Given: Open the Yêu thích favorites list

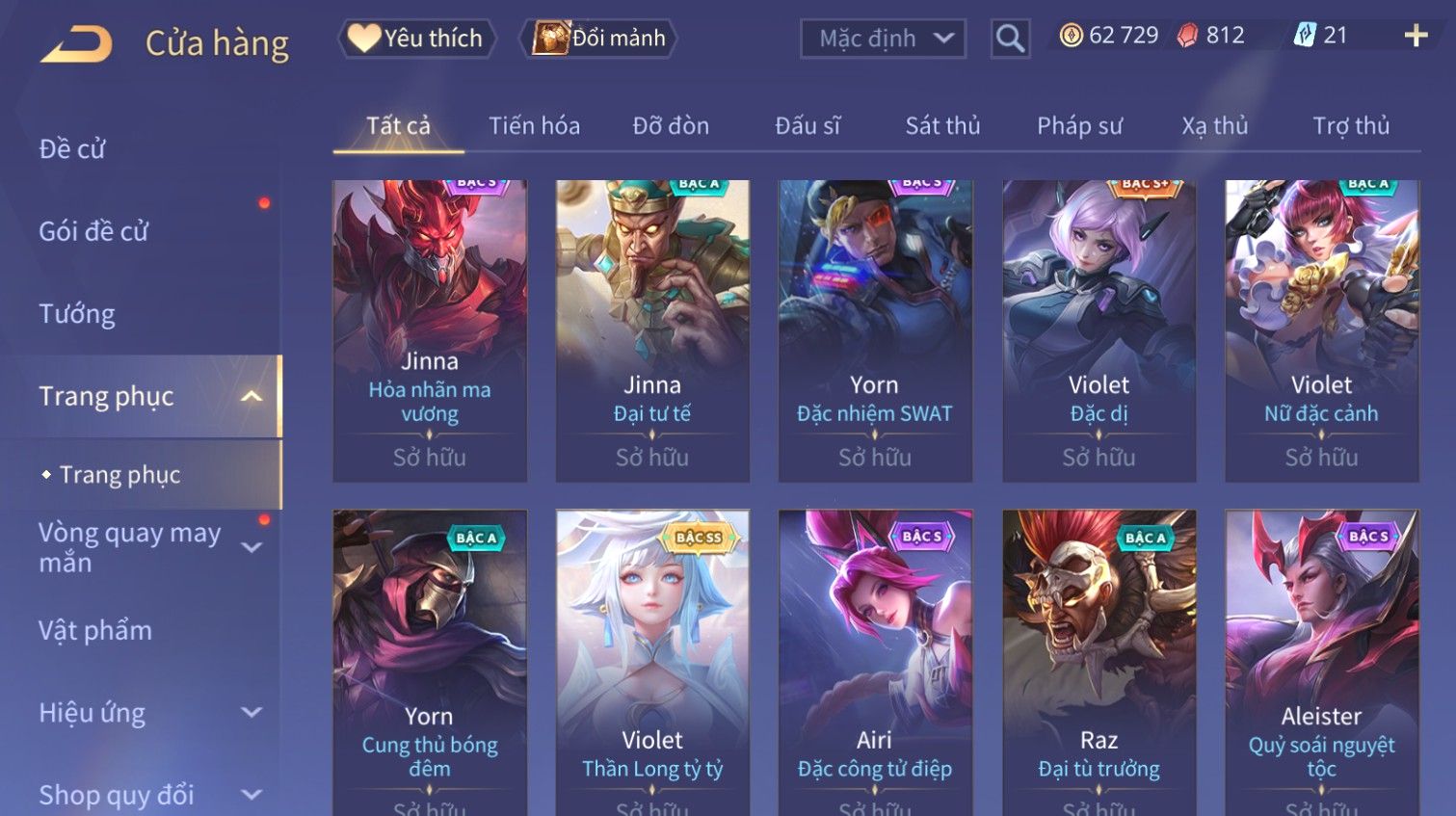Looking at the screenshot, I should 416,39.
